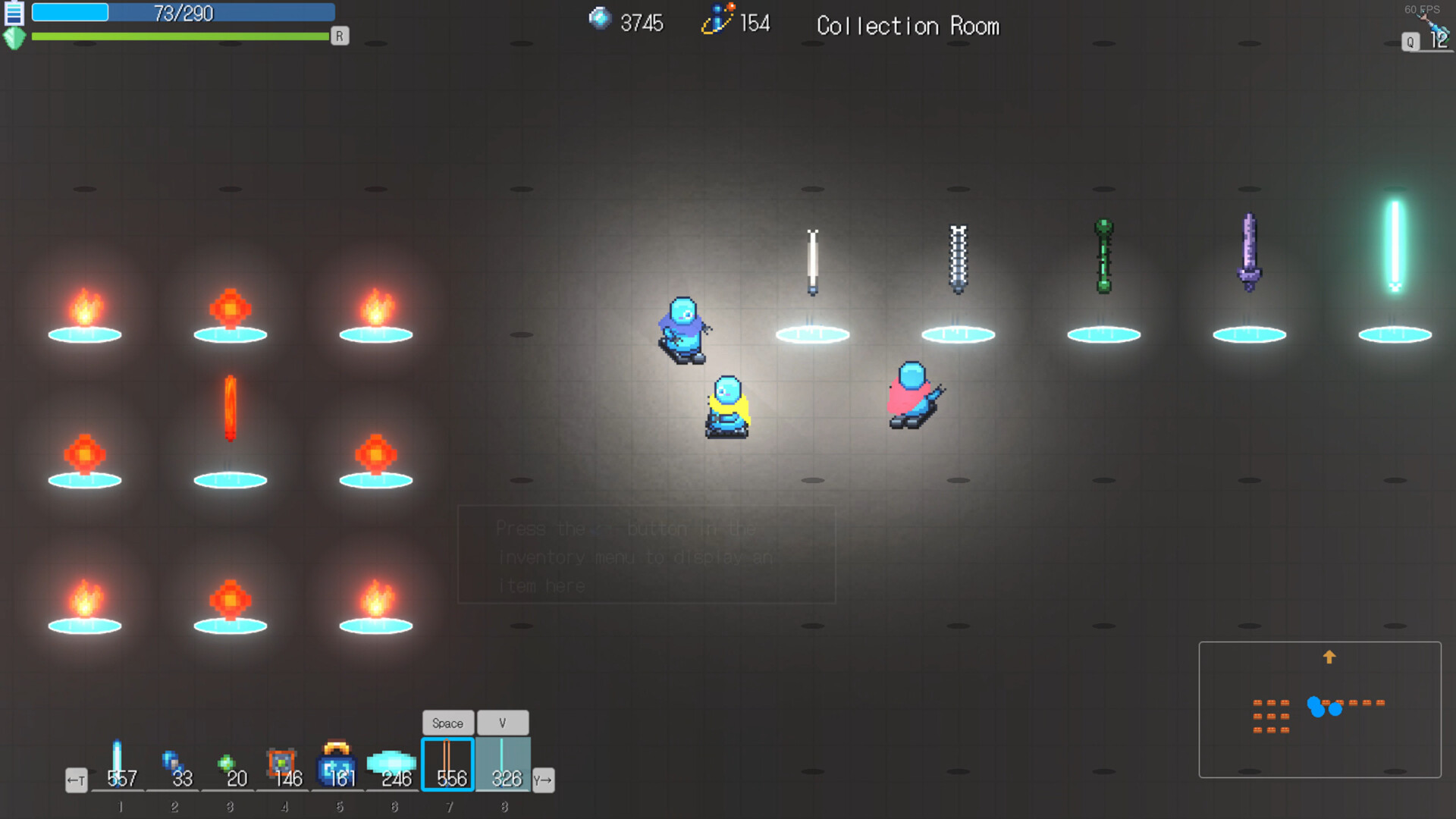Select the highlighted hotbar slot 7
The width and height of the screenshot is (1456, 819).
click(x=447, y=762)
